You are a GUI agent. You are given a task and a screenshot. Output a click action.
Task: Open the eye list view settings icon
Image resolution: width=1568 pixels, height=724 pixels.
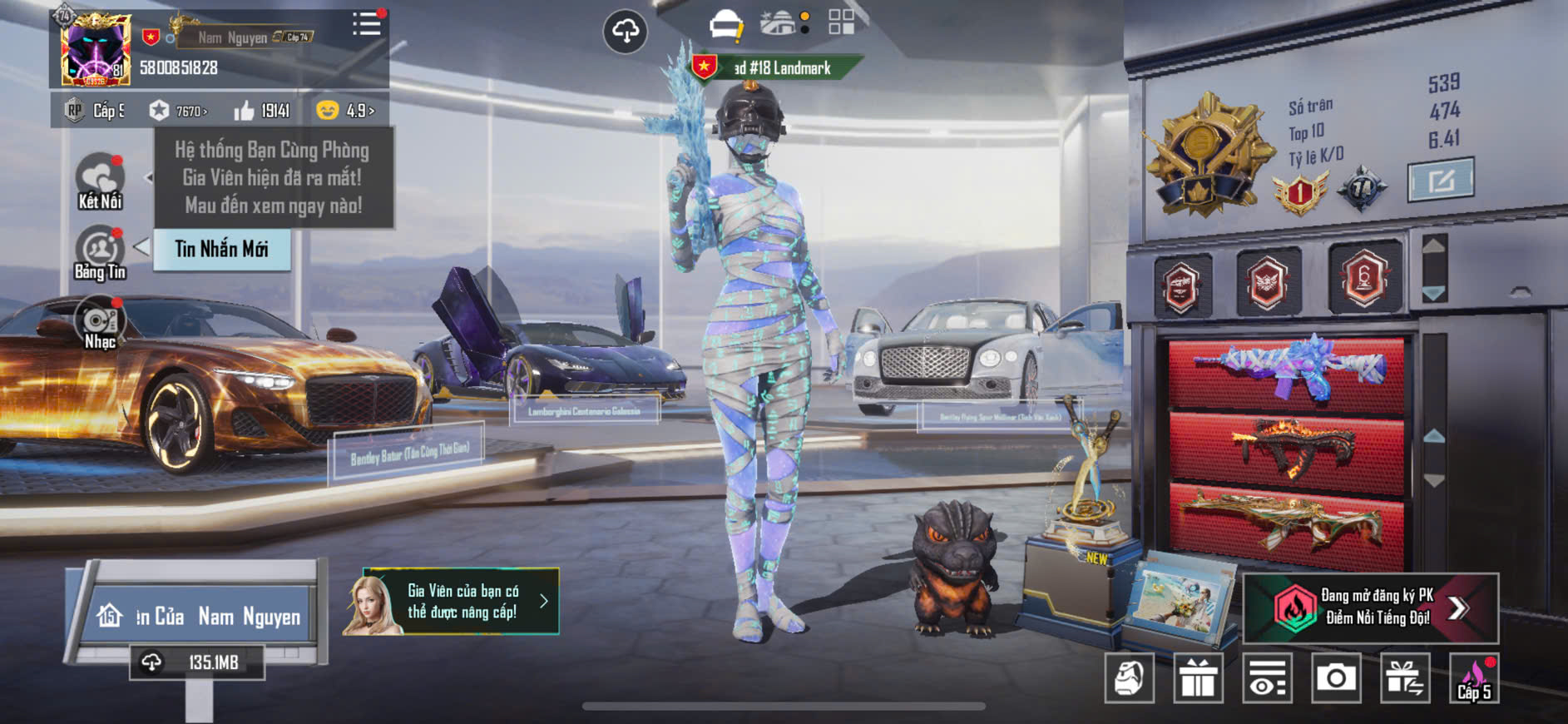[1267, 678]
